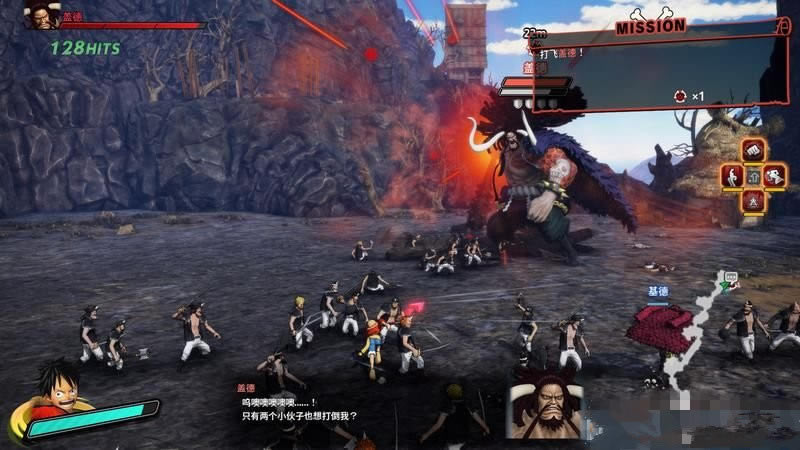Activate the fist punch special attack icon
800x450 pixels.
[x=753, y=151]
